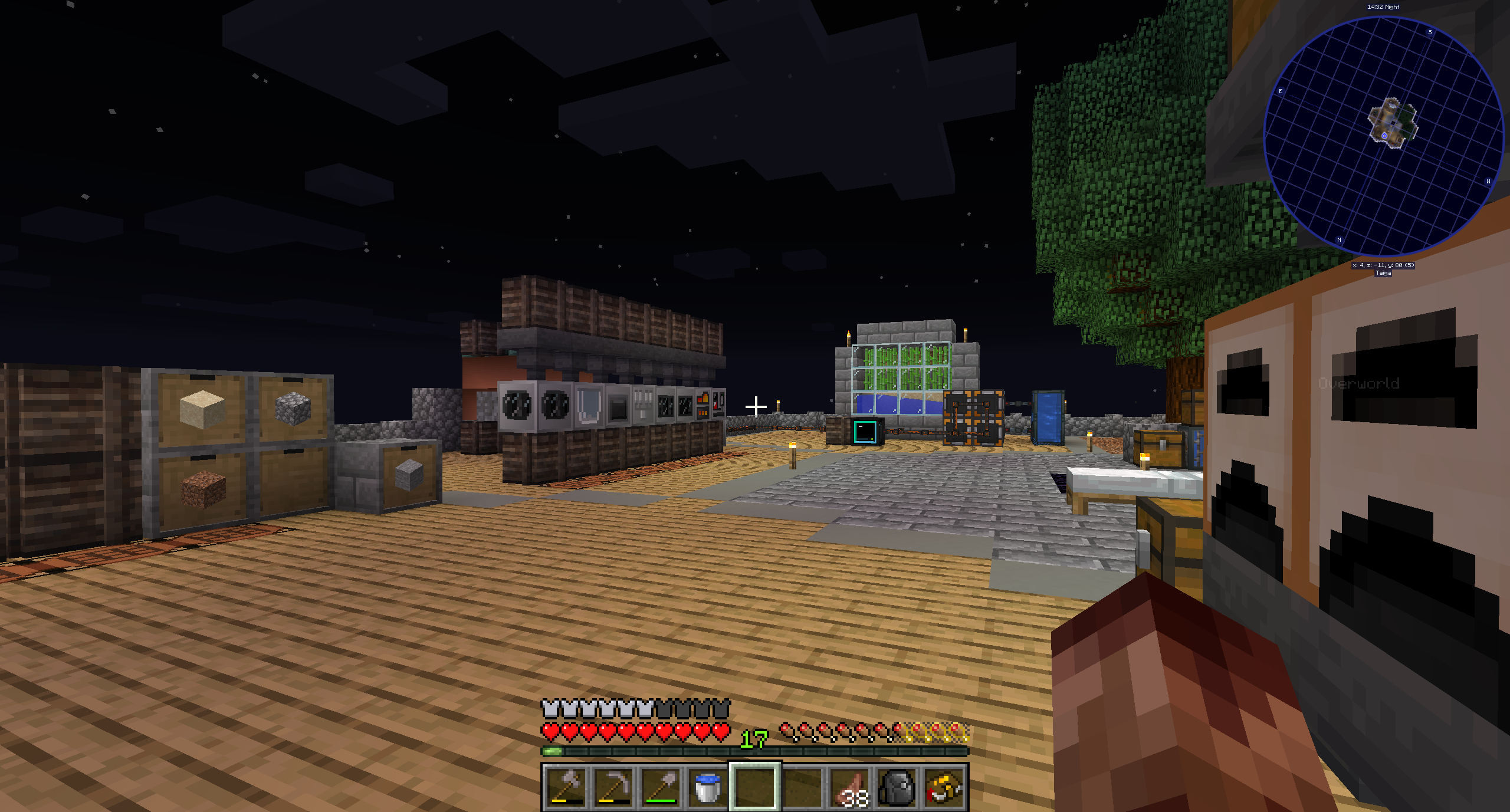
Task: Select the brown and gold item in the last hotbar slot
Action: pyautogui.click(x=945, y=787)
